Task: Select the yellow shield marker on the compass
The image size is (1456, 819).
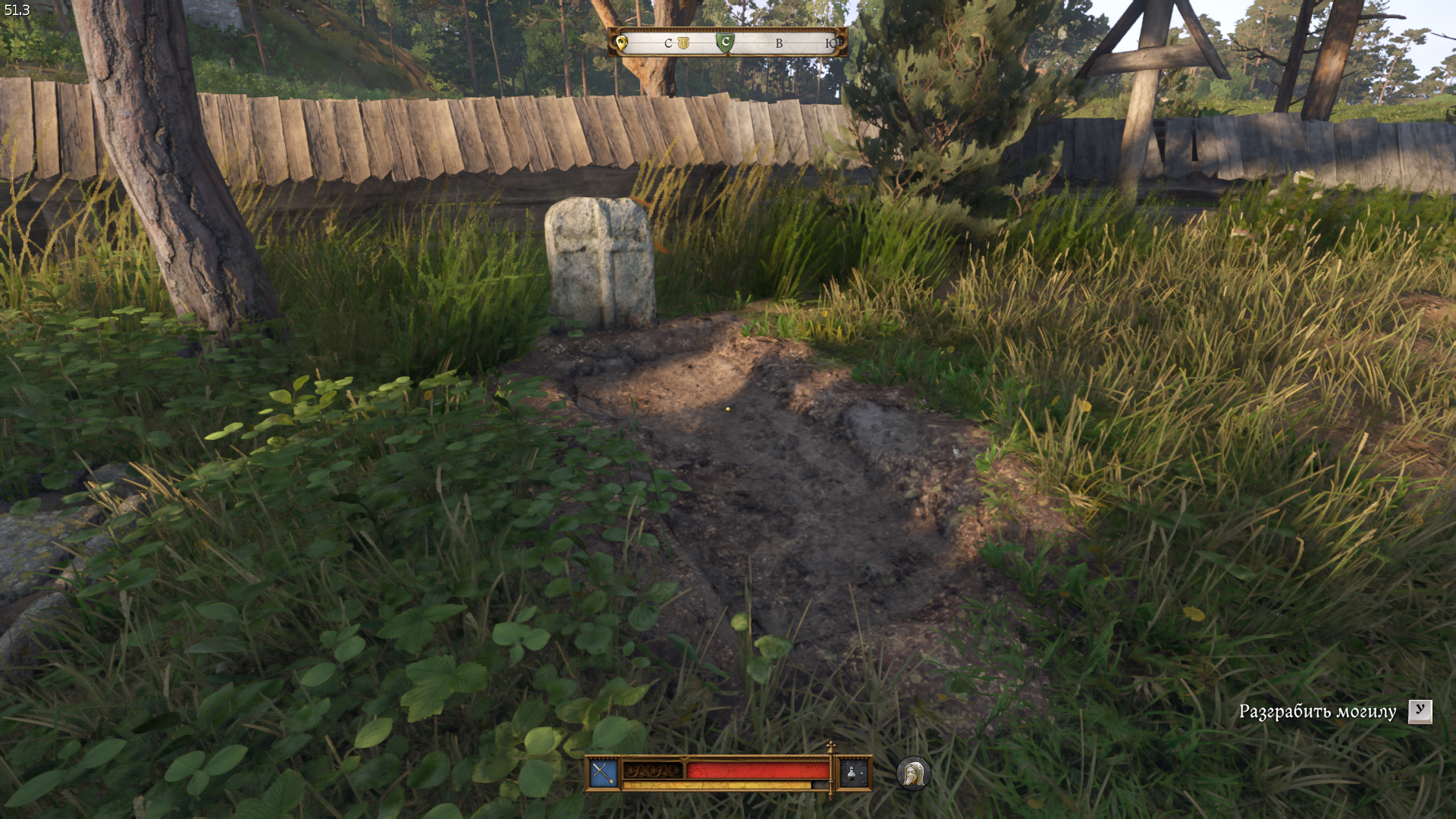Action: (x=683, y=43)
